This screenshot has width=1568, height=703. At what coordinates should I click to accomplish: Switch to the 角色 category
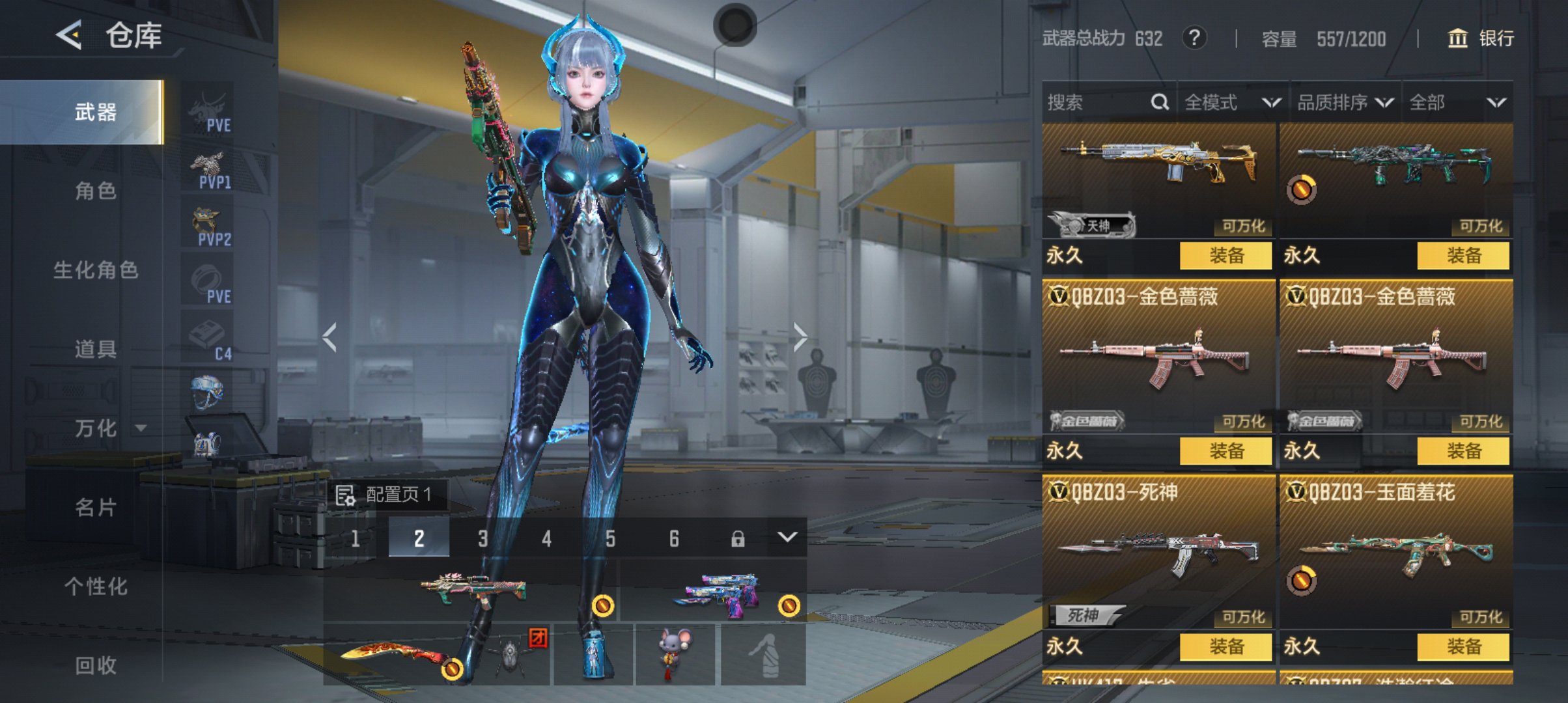click(96, 191)
